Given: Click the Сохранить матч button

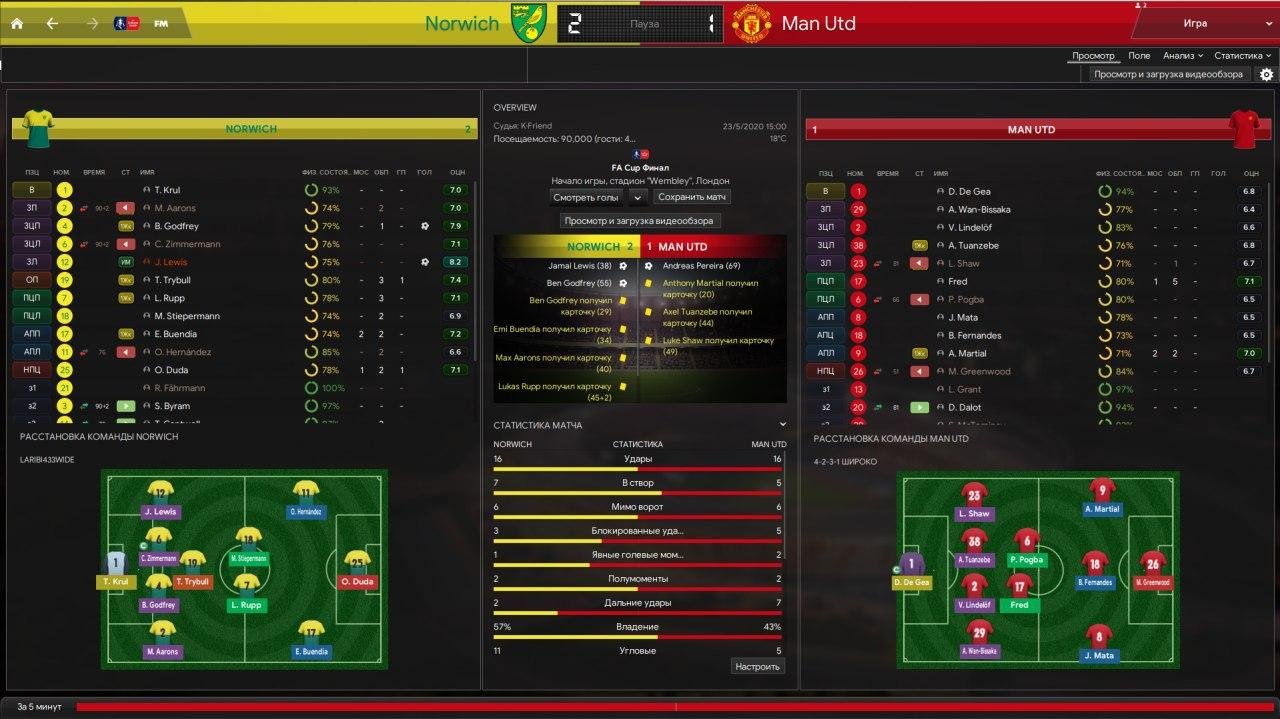Looking at the screenshot, I should tap(693, 198).
